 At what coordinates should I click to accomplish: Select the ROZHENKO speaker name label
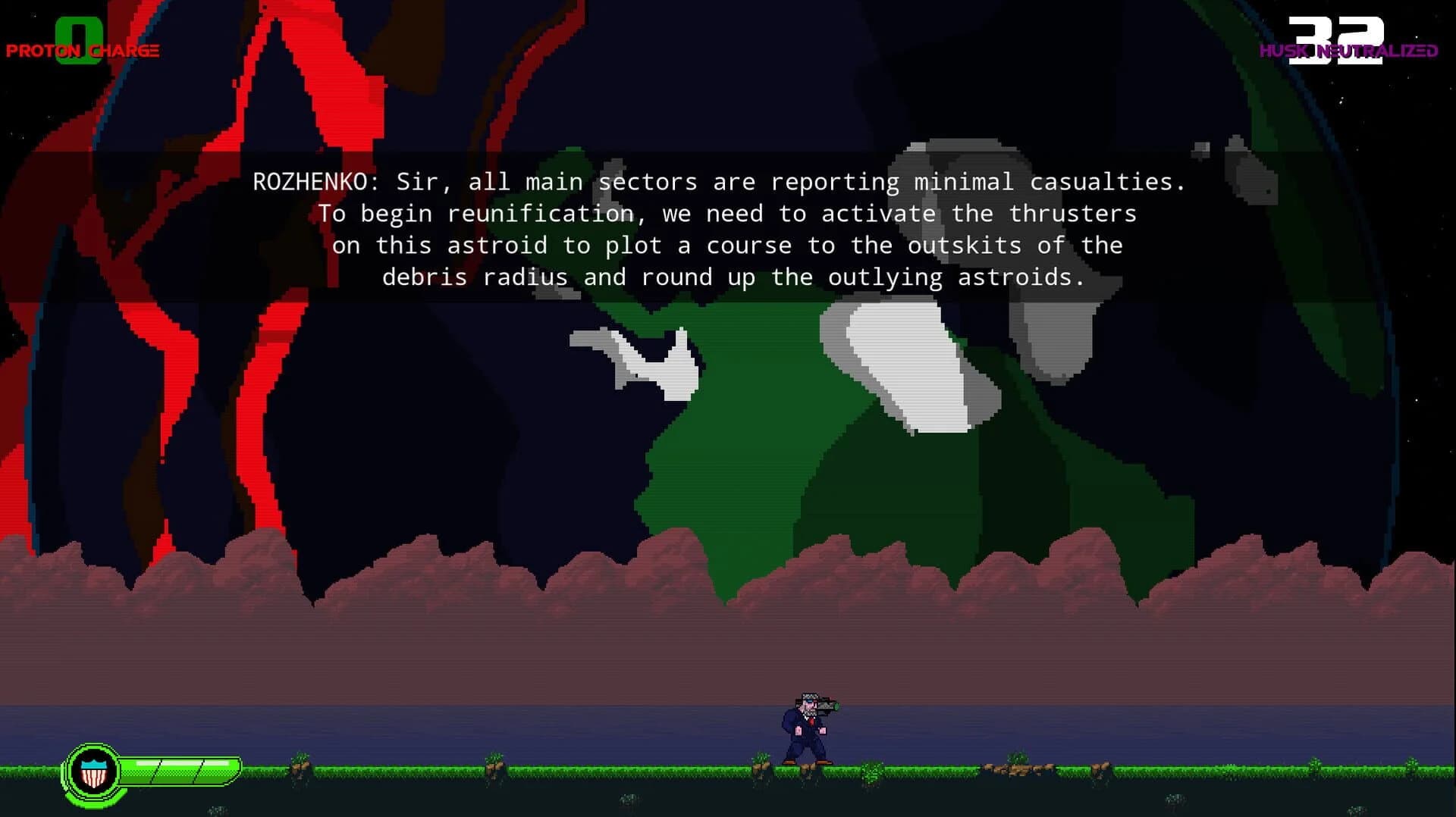307,181
